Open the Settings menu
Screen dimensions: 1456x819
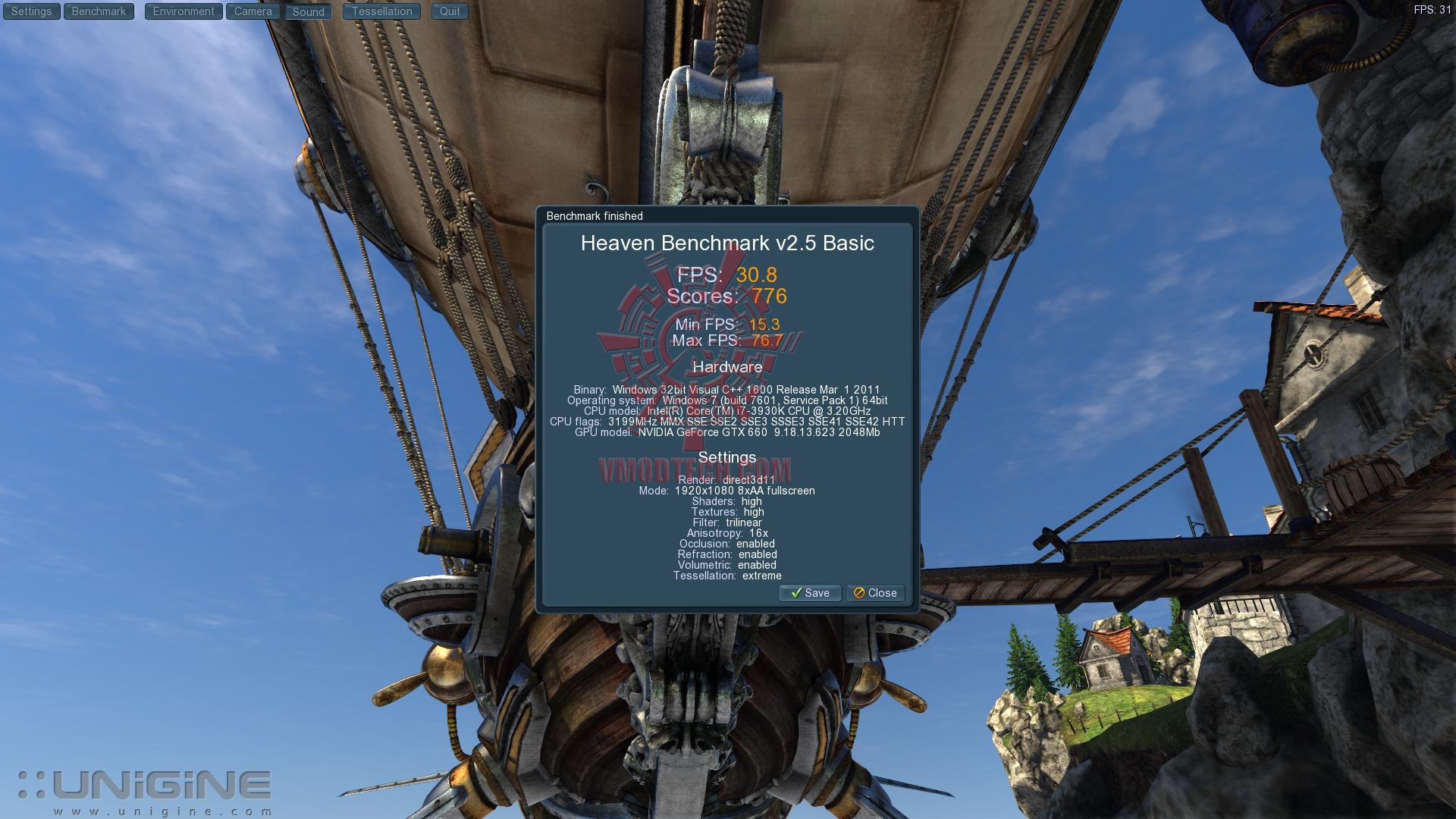31,11
